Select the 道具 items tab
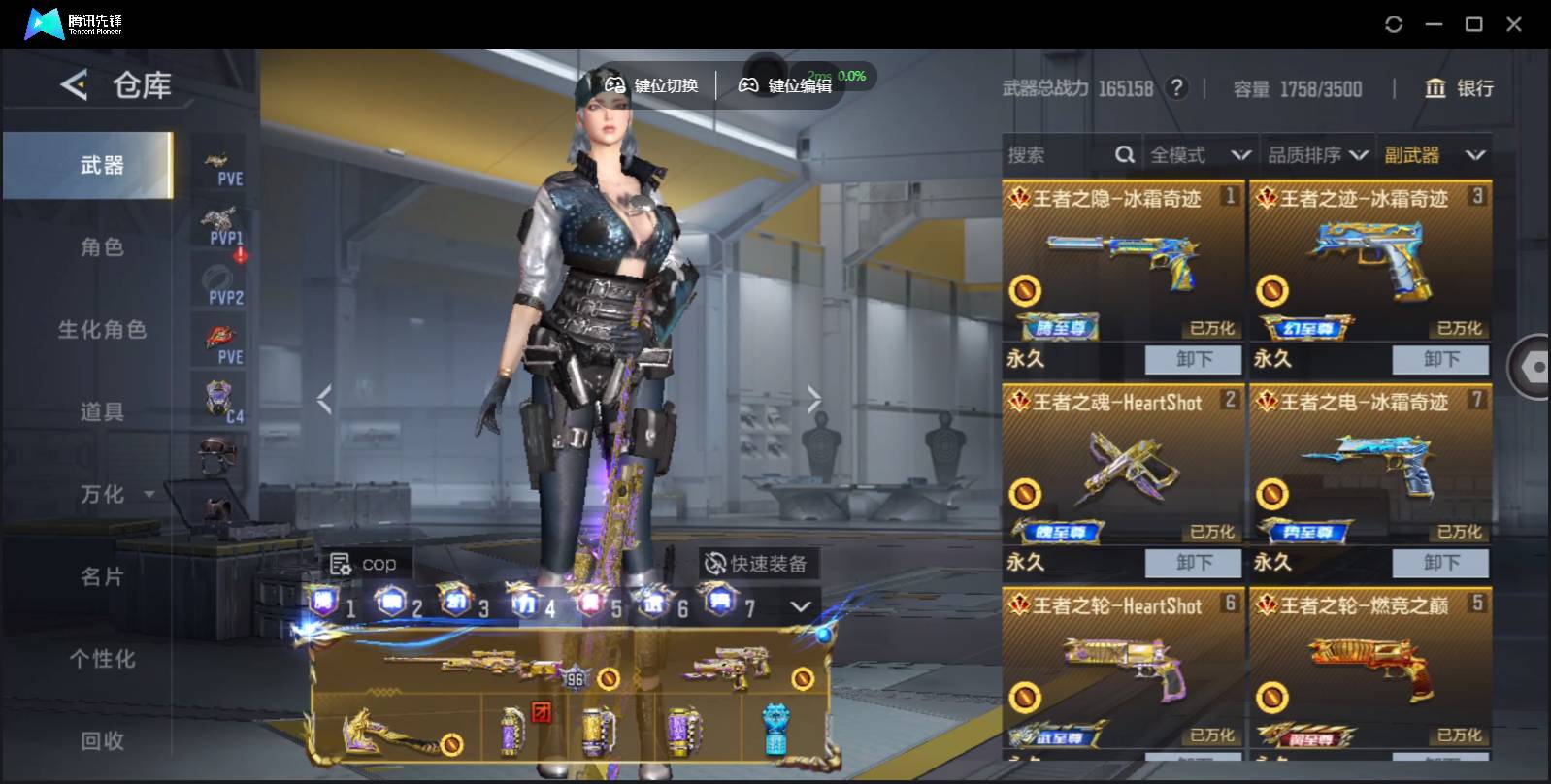The image size is (1551, 784). (x=102, y=412)
